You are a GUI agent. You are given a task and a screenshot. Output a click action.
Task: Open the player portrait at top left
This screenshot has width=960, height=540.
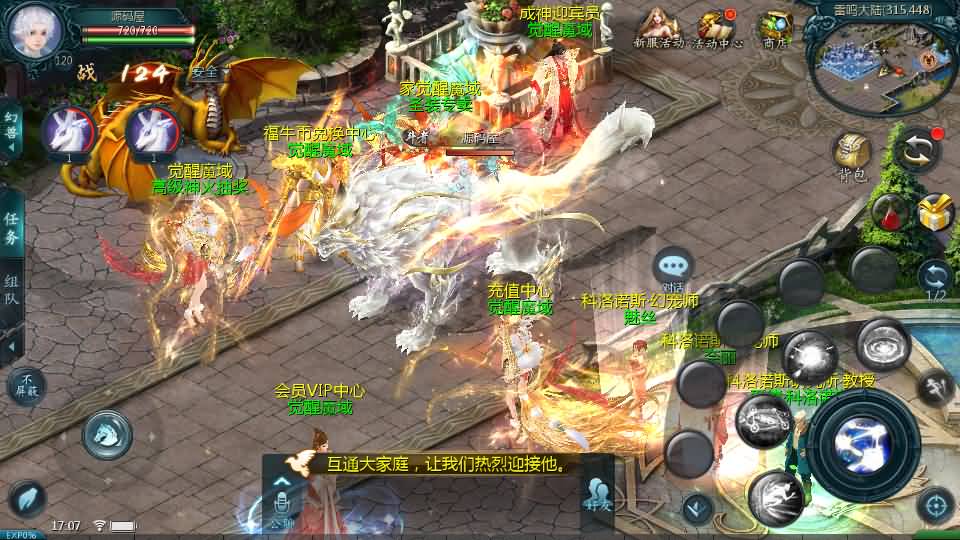[x=36, y=32]
